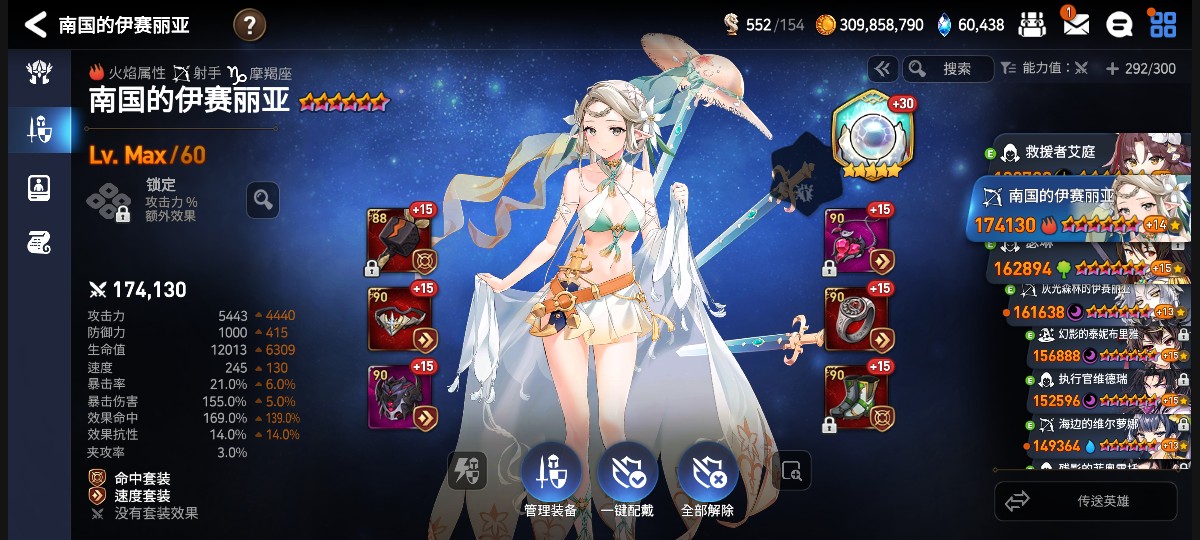Click the 一键配戴 auto-equip button

tap(627, 477)
